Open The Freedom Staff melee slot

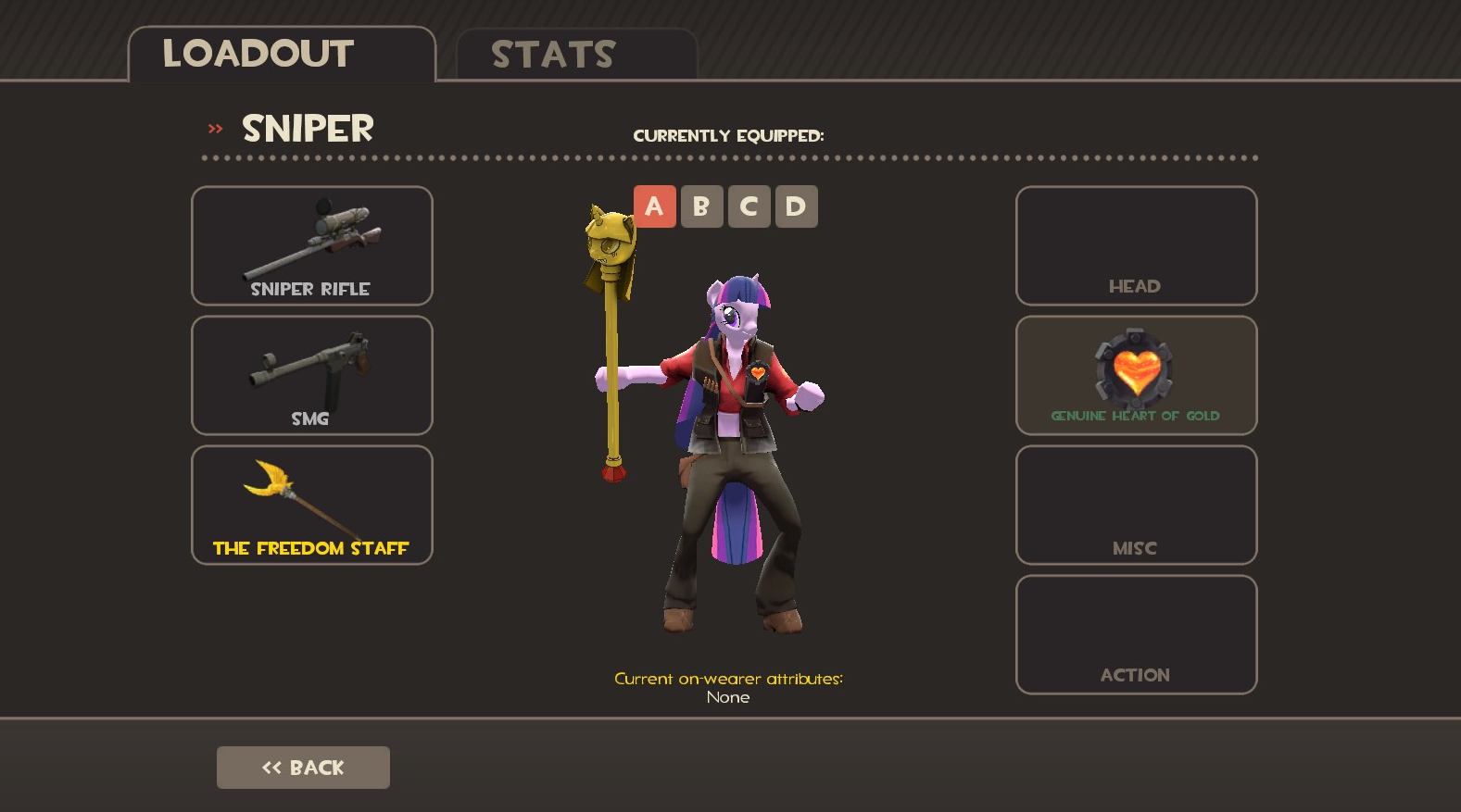(312, 506)
